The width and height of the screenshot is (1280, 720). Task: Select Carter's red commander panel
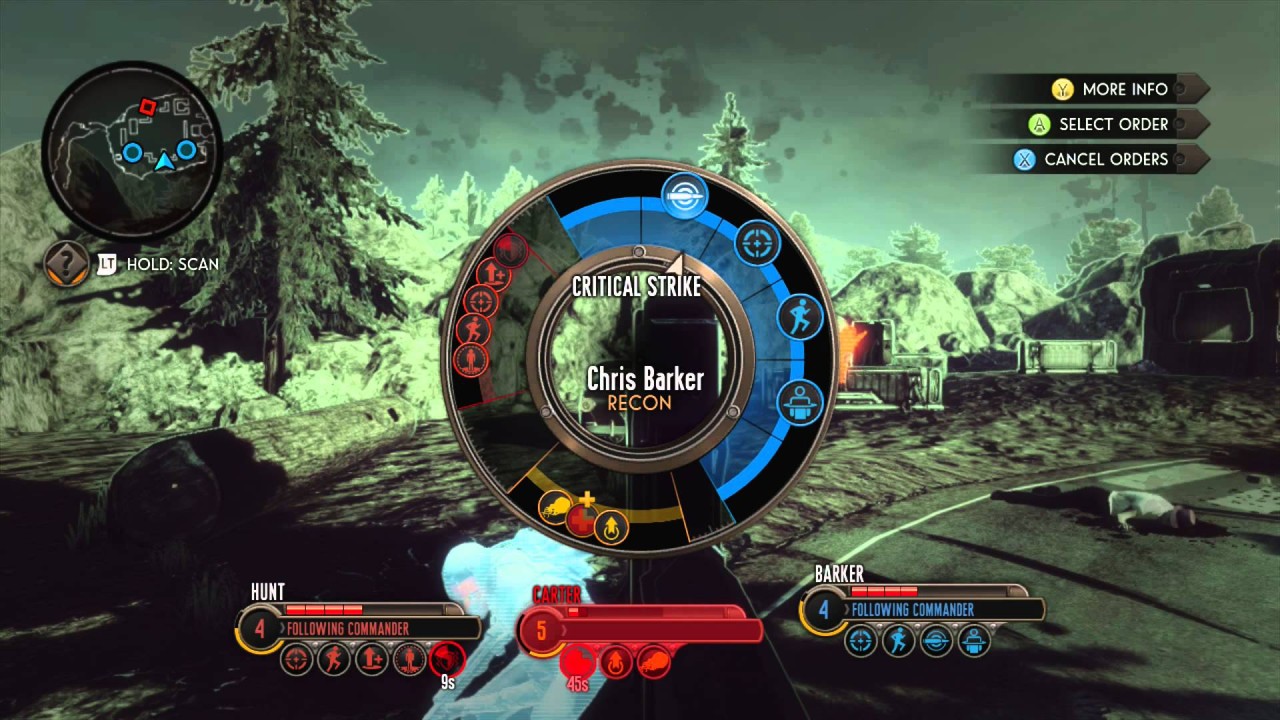(640, 630)
